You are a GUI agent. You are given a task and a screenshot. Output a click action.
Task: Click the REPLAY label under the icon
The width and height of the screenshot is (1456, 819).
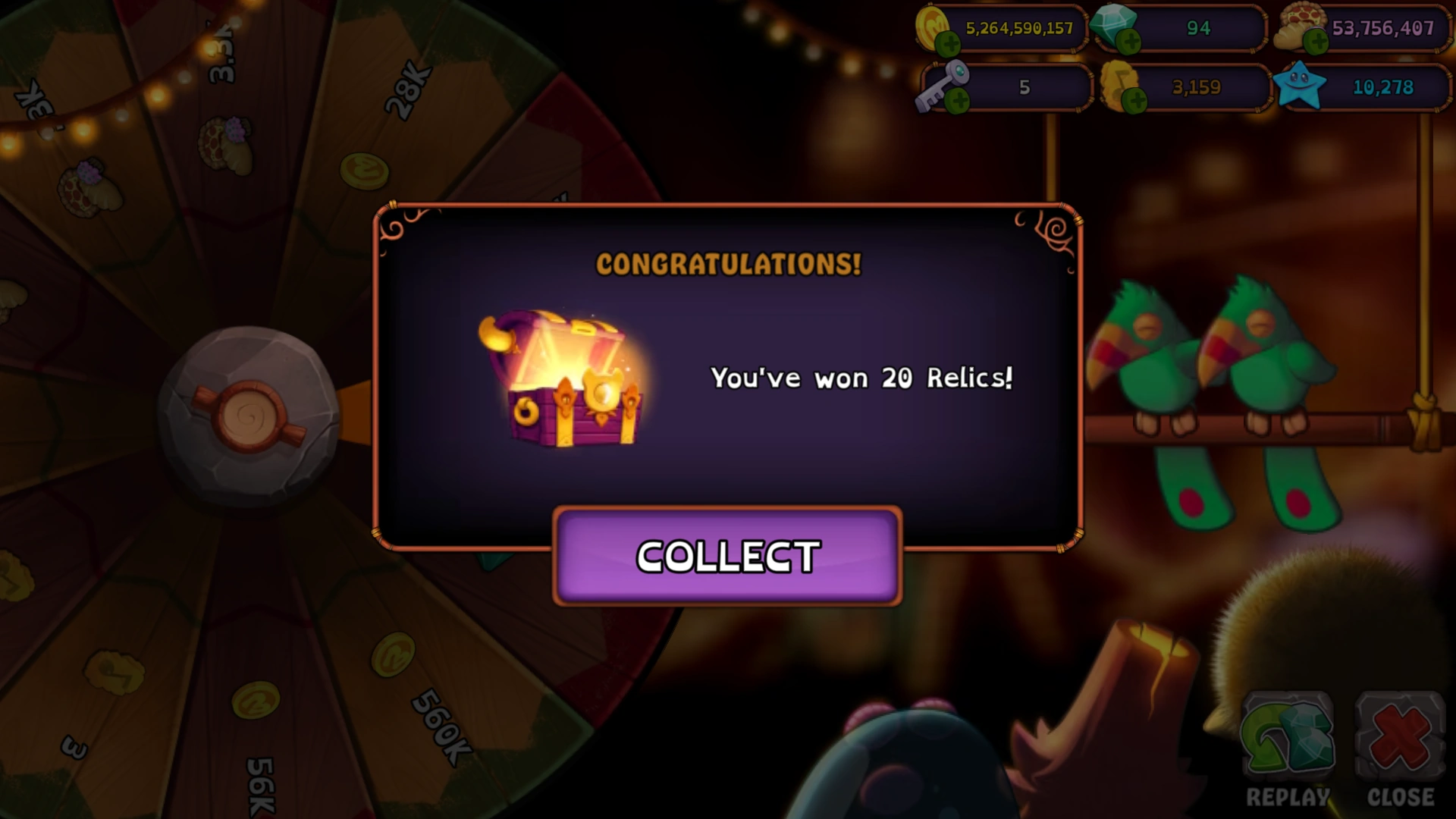pos(1288,796)
